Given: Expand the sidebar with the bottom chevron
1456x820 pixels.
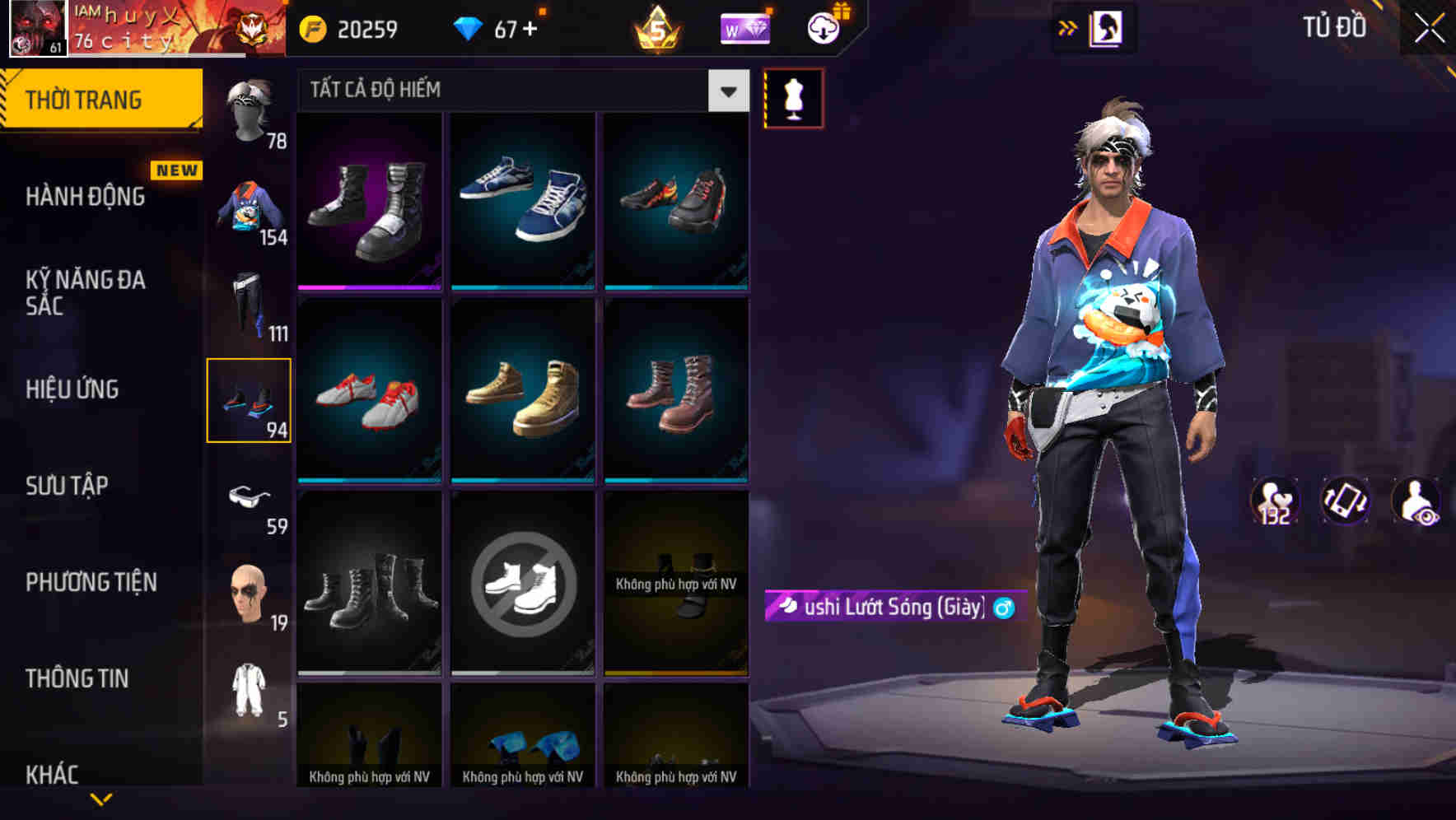Looking at the screenshot, I should coord(101,797).
